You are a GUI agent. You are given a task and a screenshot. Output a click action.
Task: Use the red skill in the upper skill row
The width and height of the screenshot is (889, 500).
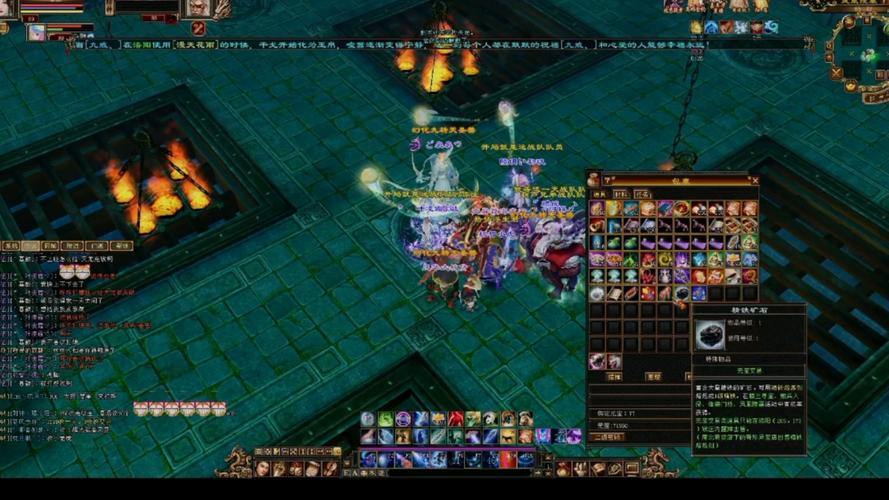pyautogui.click(x=455, y=419)
